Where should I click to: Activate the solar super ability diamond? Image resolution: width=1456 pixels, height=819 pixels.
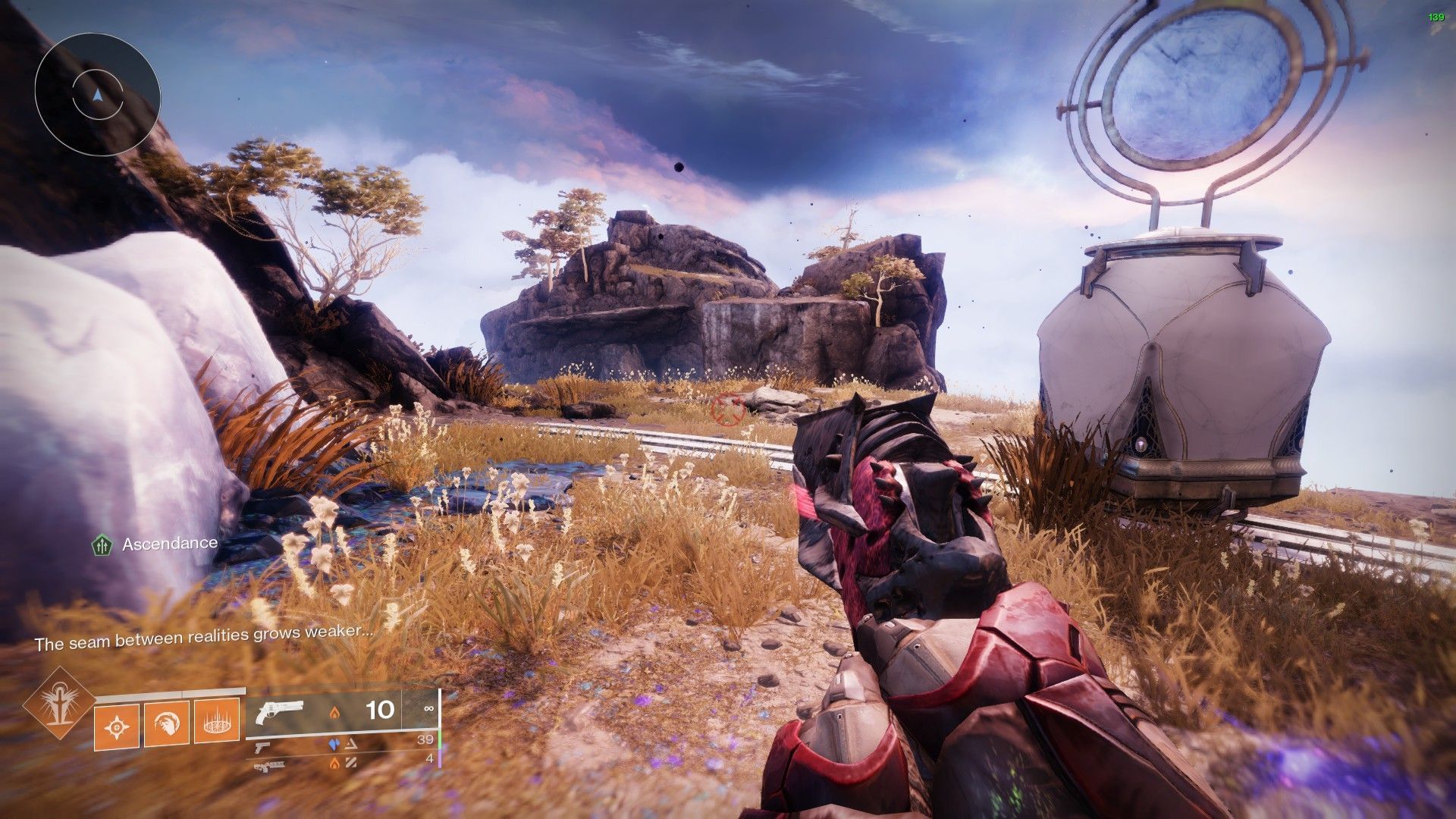(x=58, y=704)
